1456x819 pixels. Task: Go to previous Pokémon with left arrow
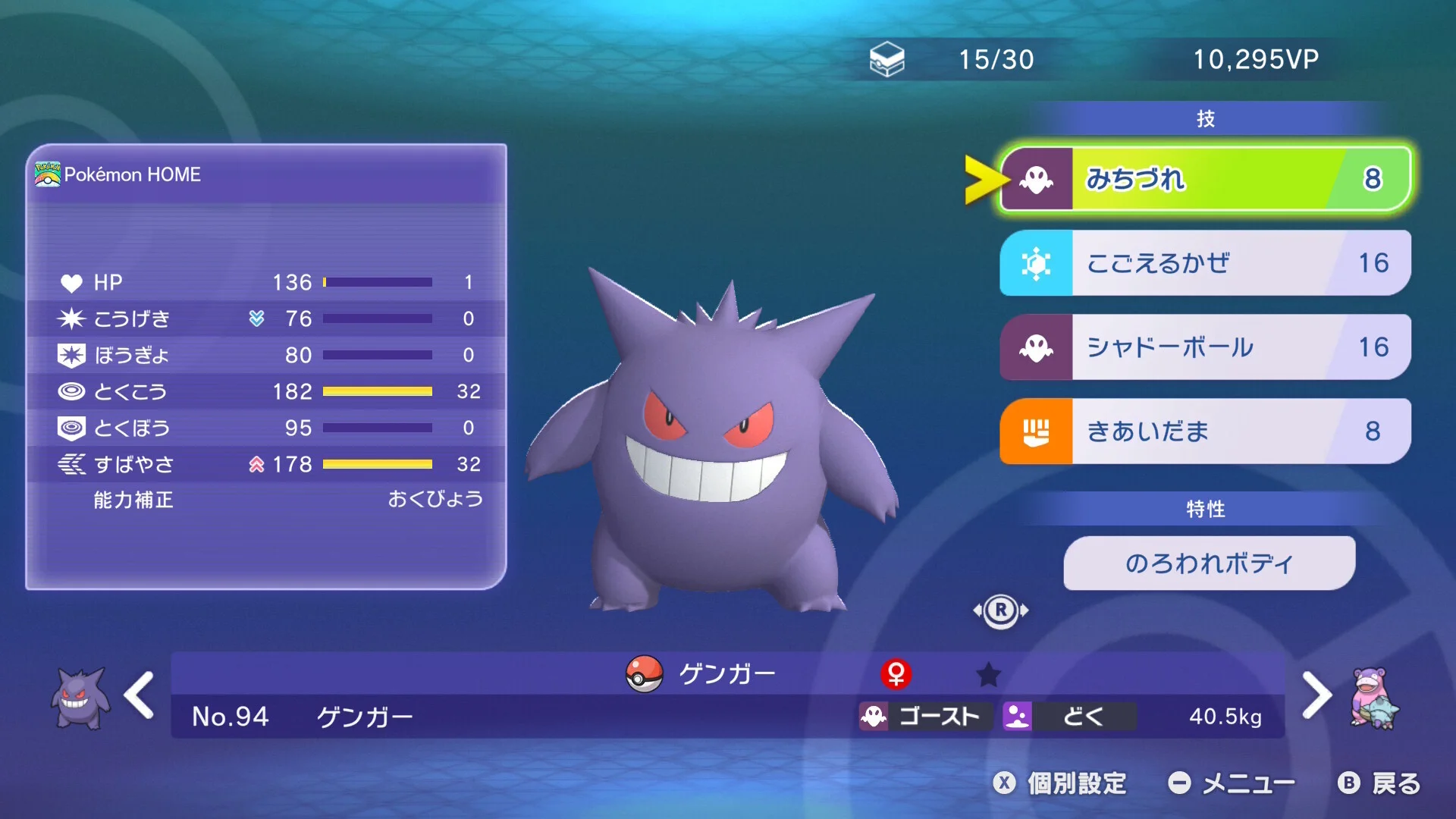point(140,695)
